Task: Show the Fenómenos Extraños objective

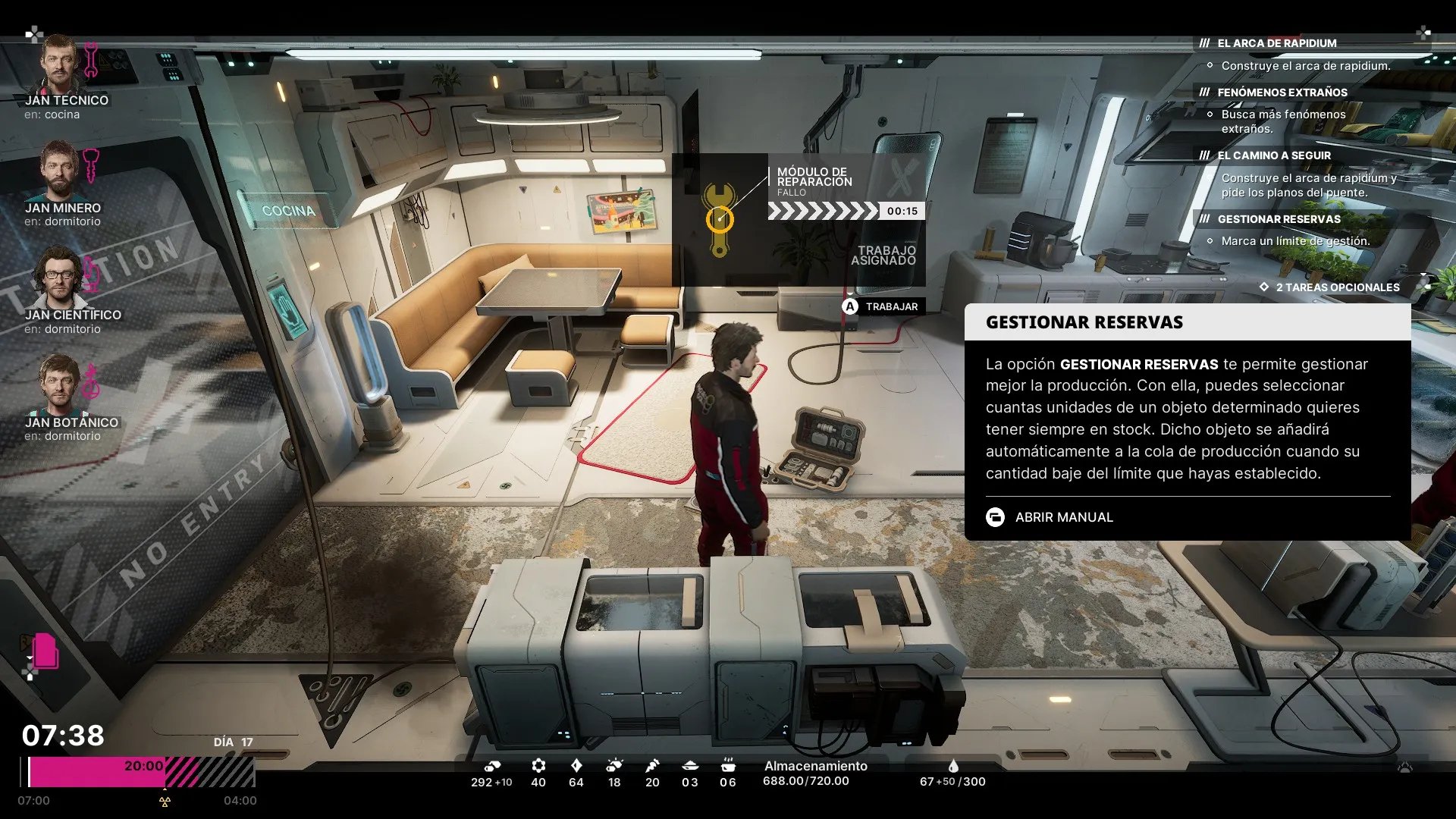Action: [1282, 93]
